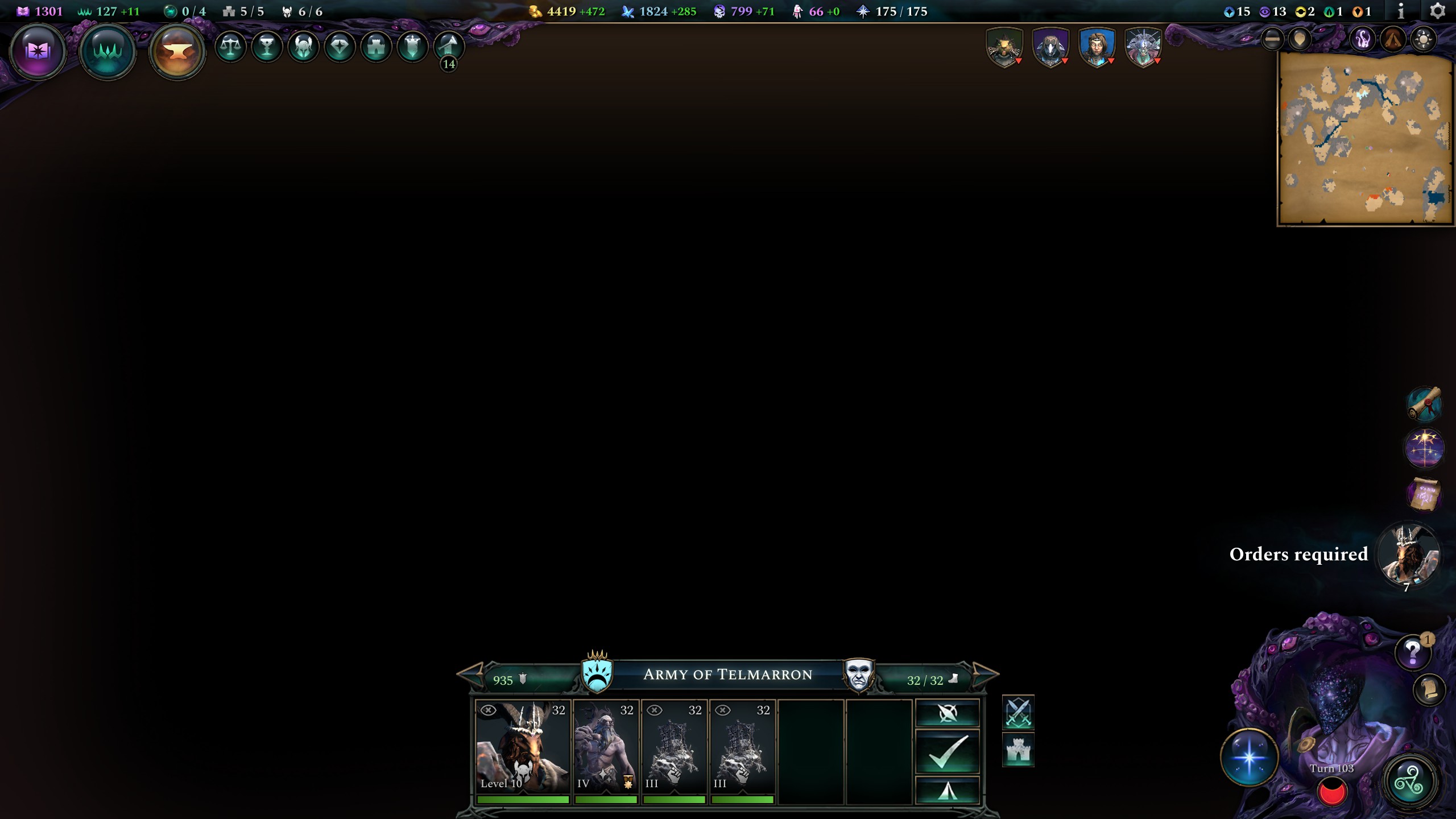1456x819 pixels.
Task: Open the spellcasting panel on right edge
Action: point(1425,448)
